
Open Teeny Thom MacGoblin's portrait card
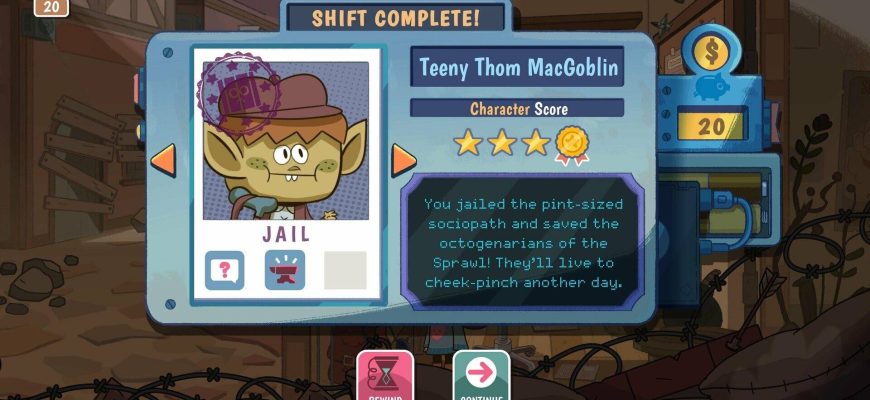click(285, 140)
